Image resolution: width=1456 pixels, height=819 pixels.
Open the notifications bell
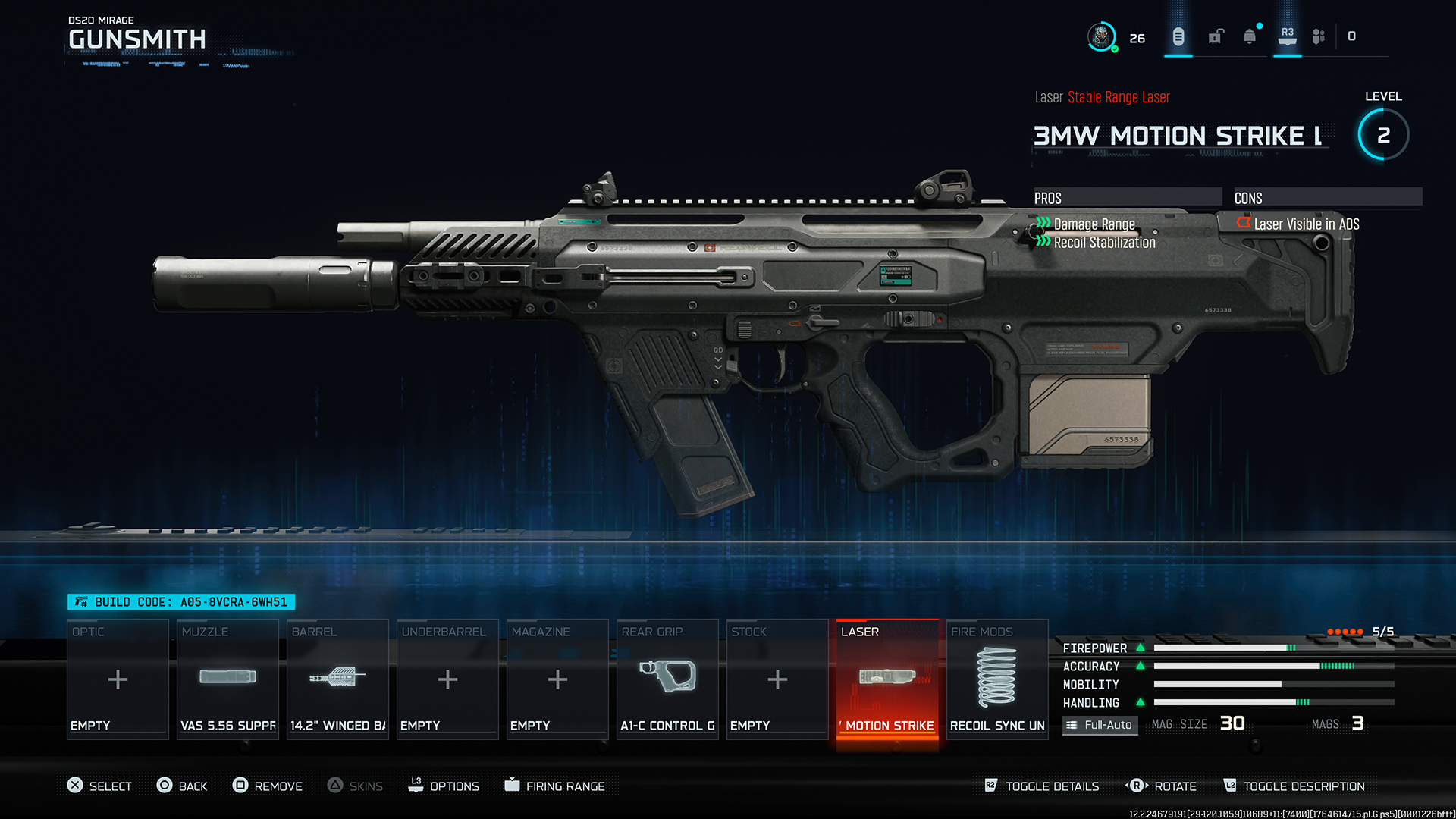pos(1250,36)
